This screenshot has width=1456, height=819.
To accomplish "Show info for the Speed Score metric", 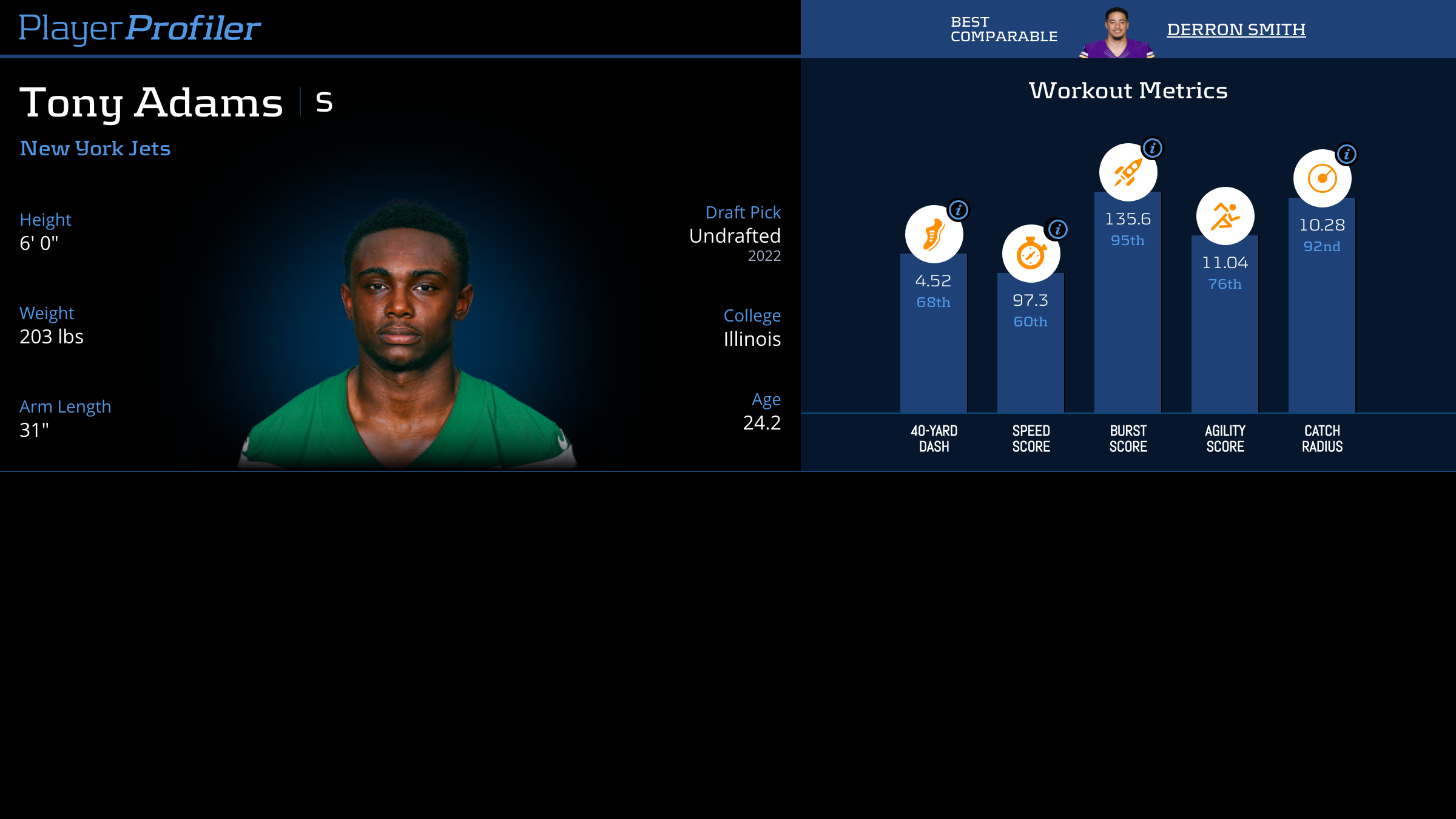I will [1058, 229].
